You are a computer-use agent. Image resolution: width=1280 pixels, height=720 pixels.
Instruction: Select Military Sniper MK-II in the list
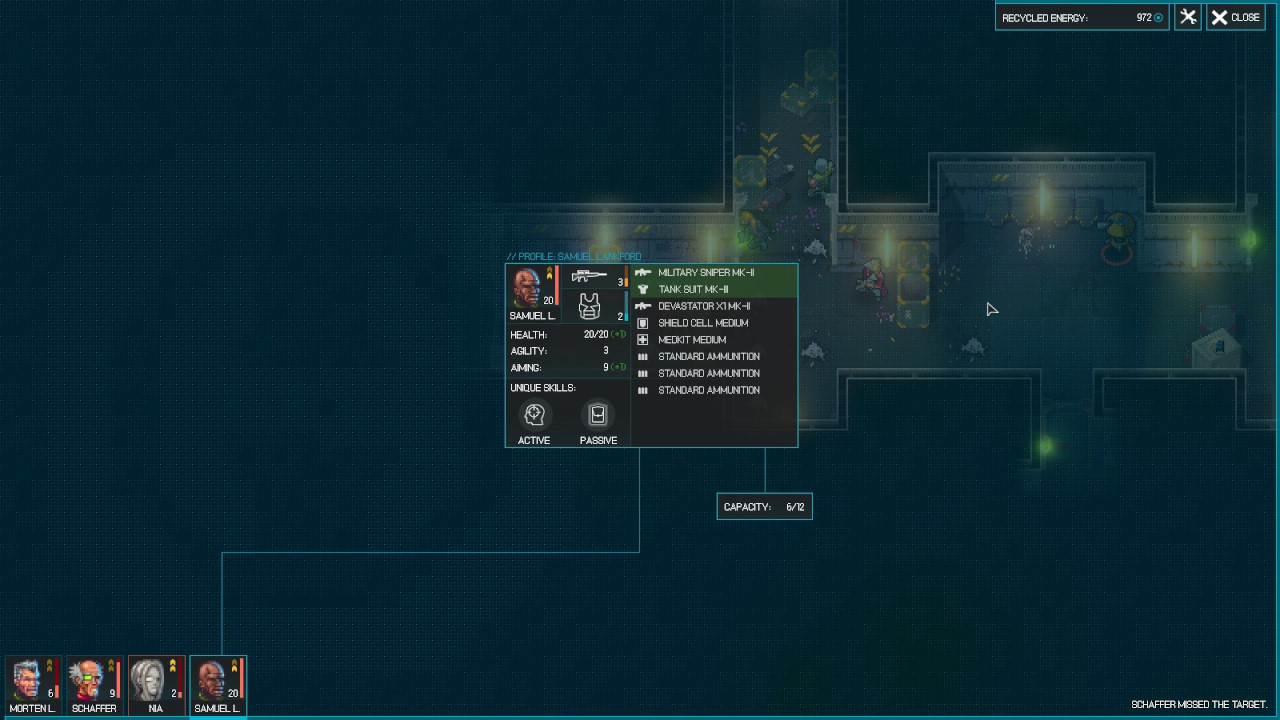click(x=706, y=272)
